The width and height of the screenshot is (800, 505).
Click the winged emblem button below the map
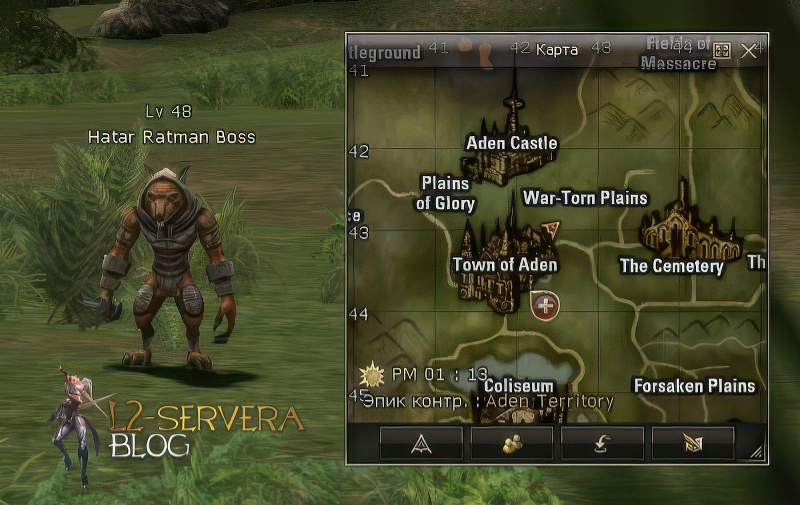click(x=692, y=444)
